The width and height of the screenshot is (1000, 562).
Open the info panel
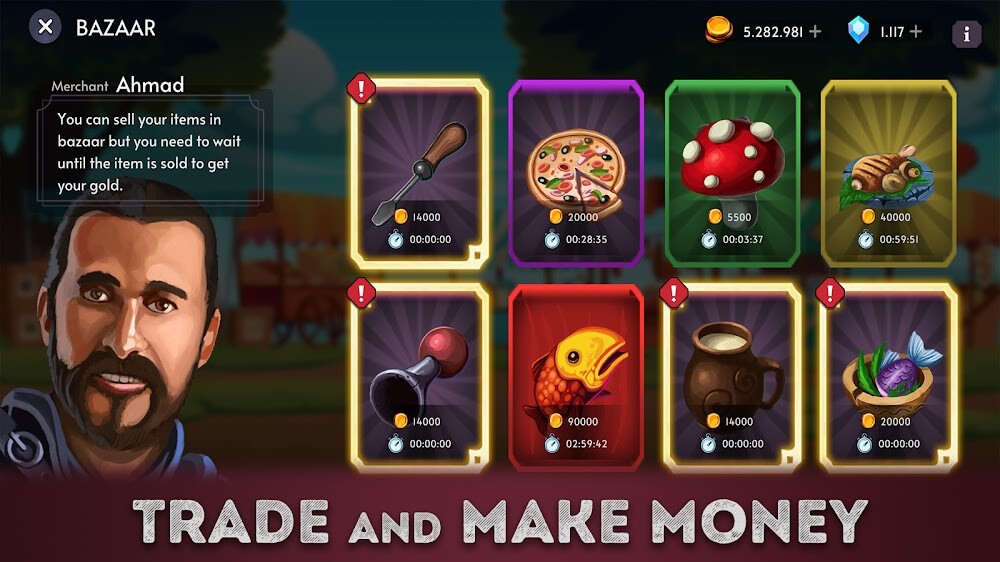(966, 33)
